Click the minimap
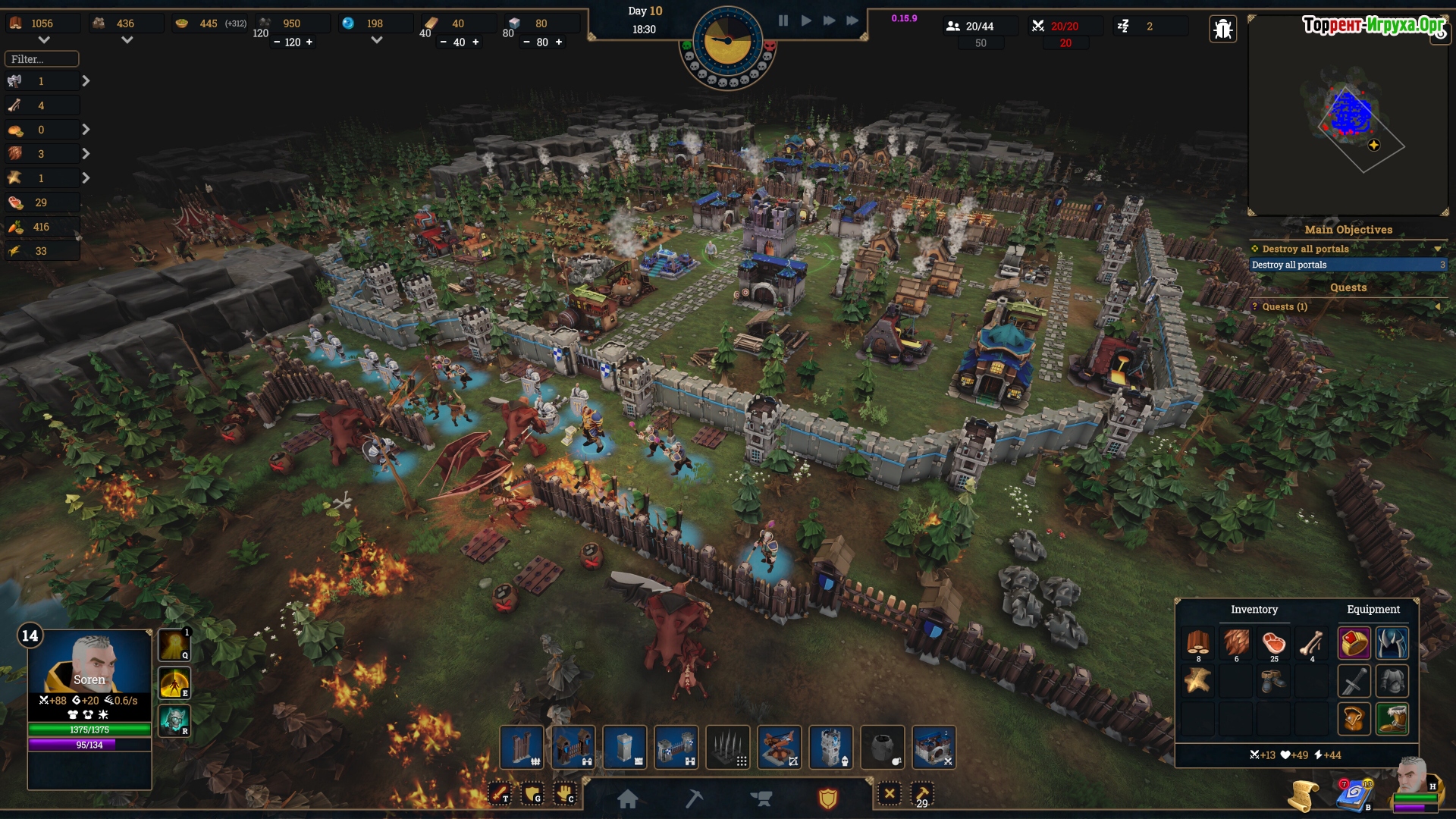This screenshot has width=1456, height=819. [1348, 115]
